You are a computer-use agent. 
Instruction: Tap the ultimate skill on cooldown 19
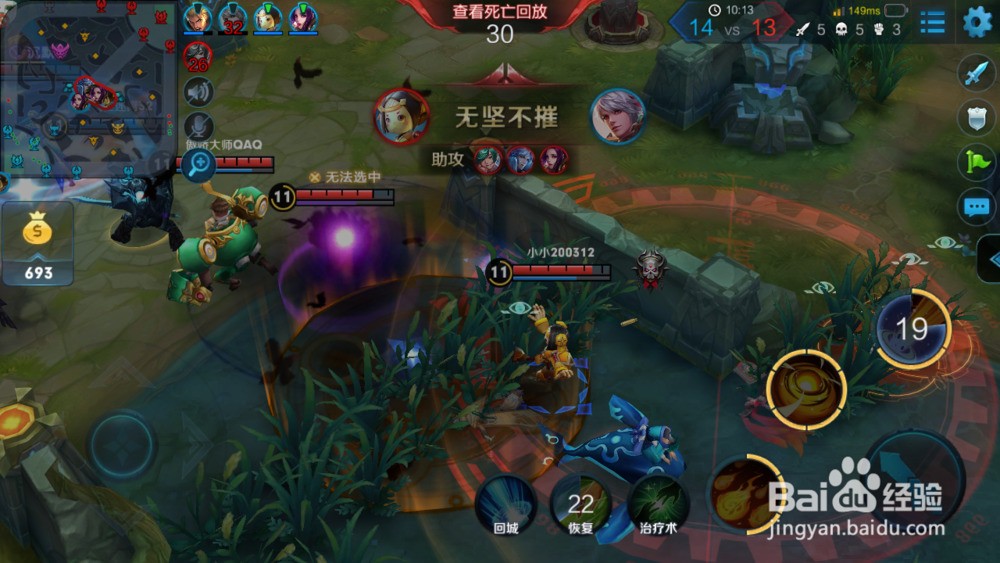coord(912,329)
